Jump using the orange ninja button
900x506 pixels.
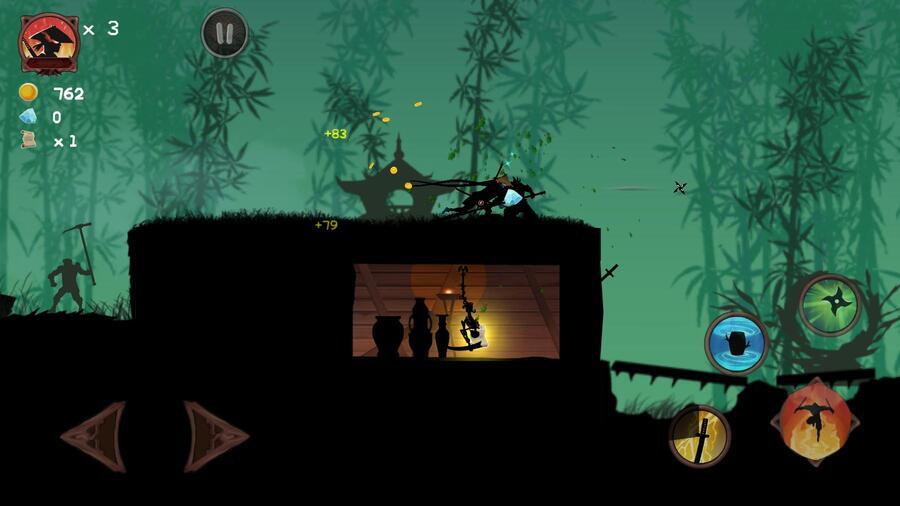tap(814, 421)
